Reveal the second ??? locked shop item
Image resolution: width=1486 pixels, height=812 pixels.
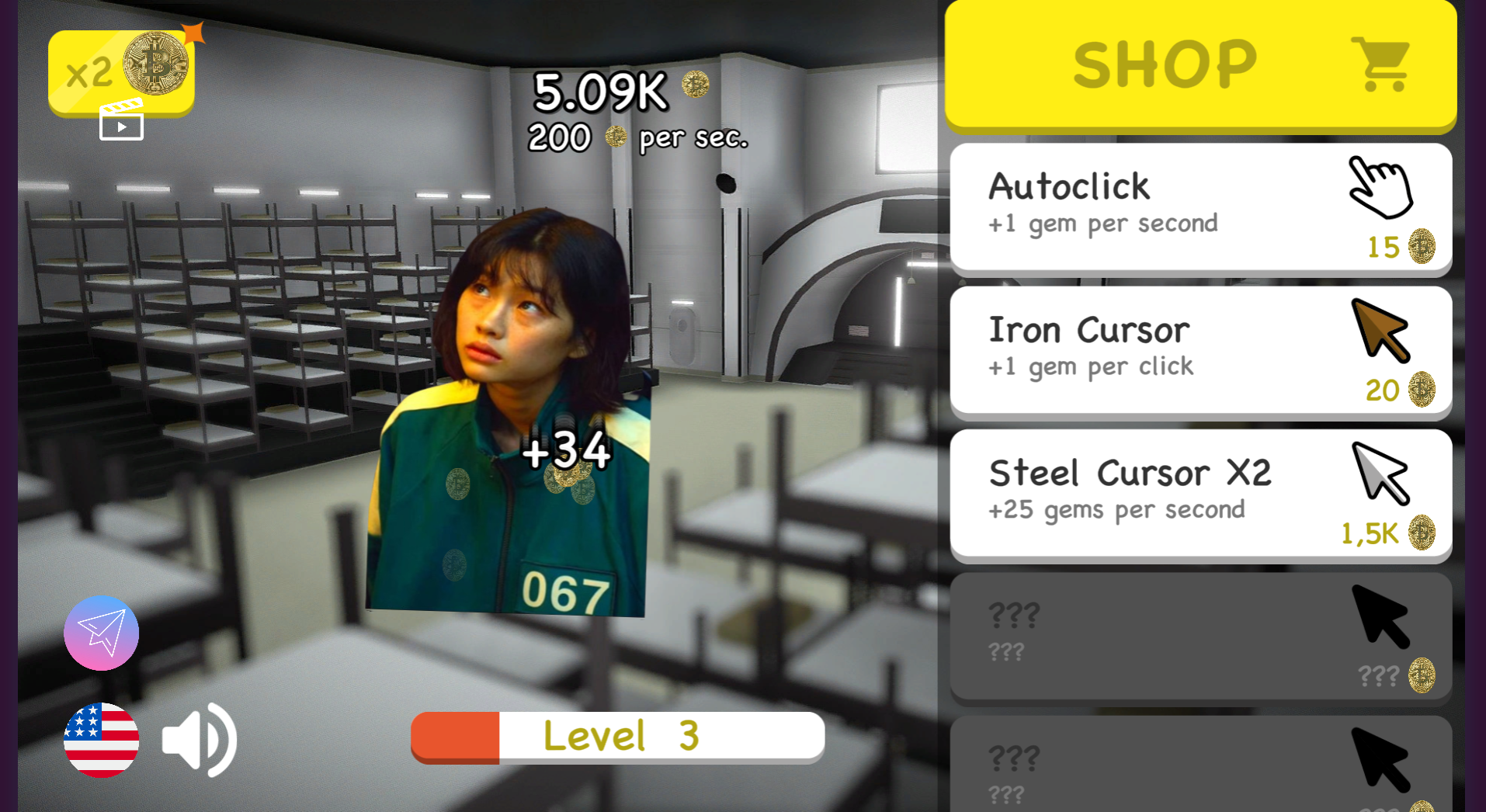(x=1200, y=769)
